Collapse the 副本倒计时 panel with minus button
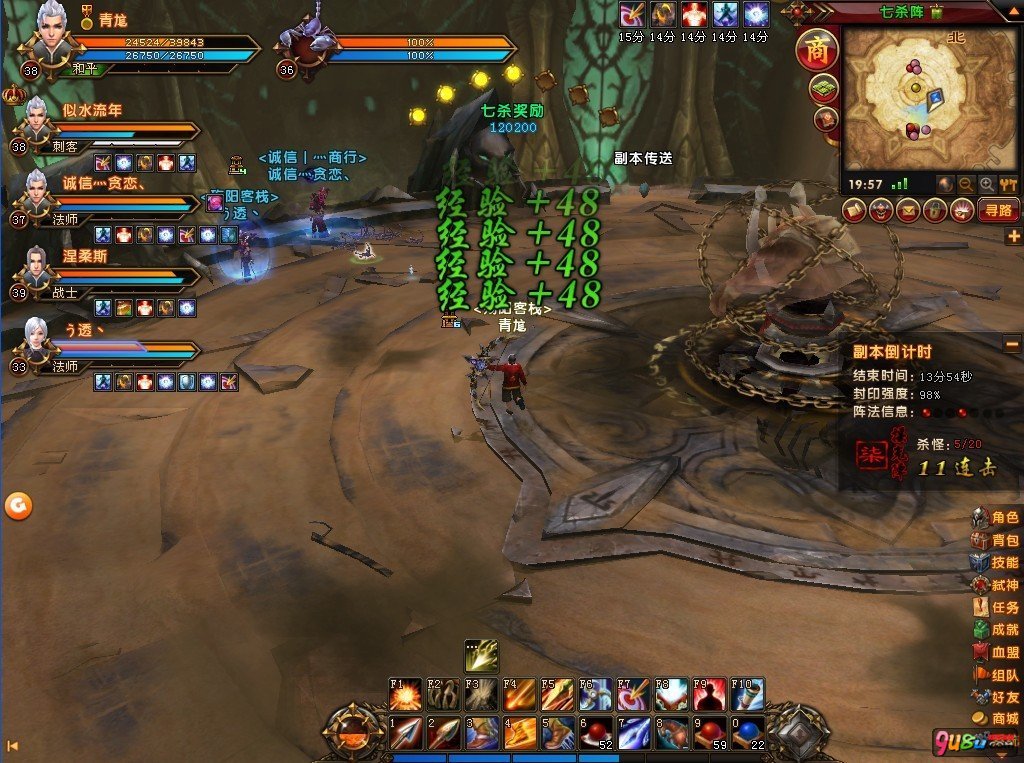1024x763 pixels. click(1012, 345)
